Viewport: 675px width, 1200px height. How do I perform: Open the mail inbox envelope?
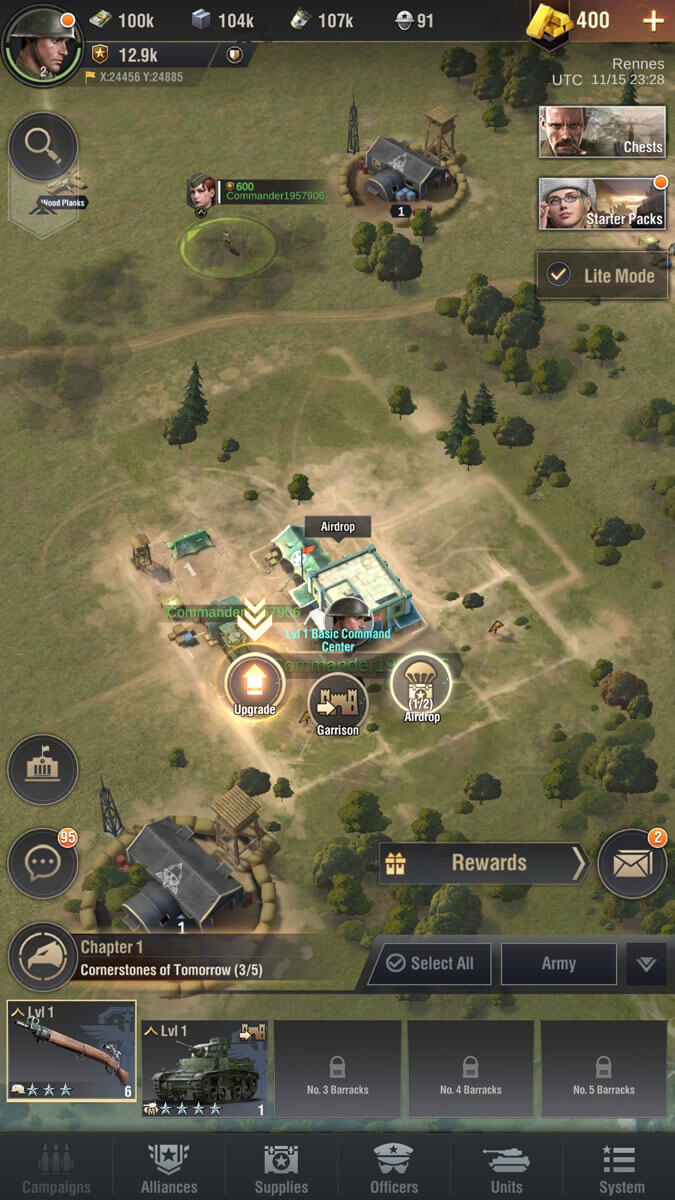632,864
